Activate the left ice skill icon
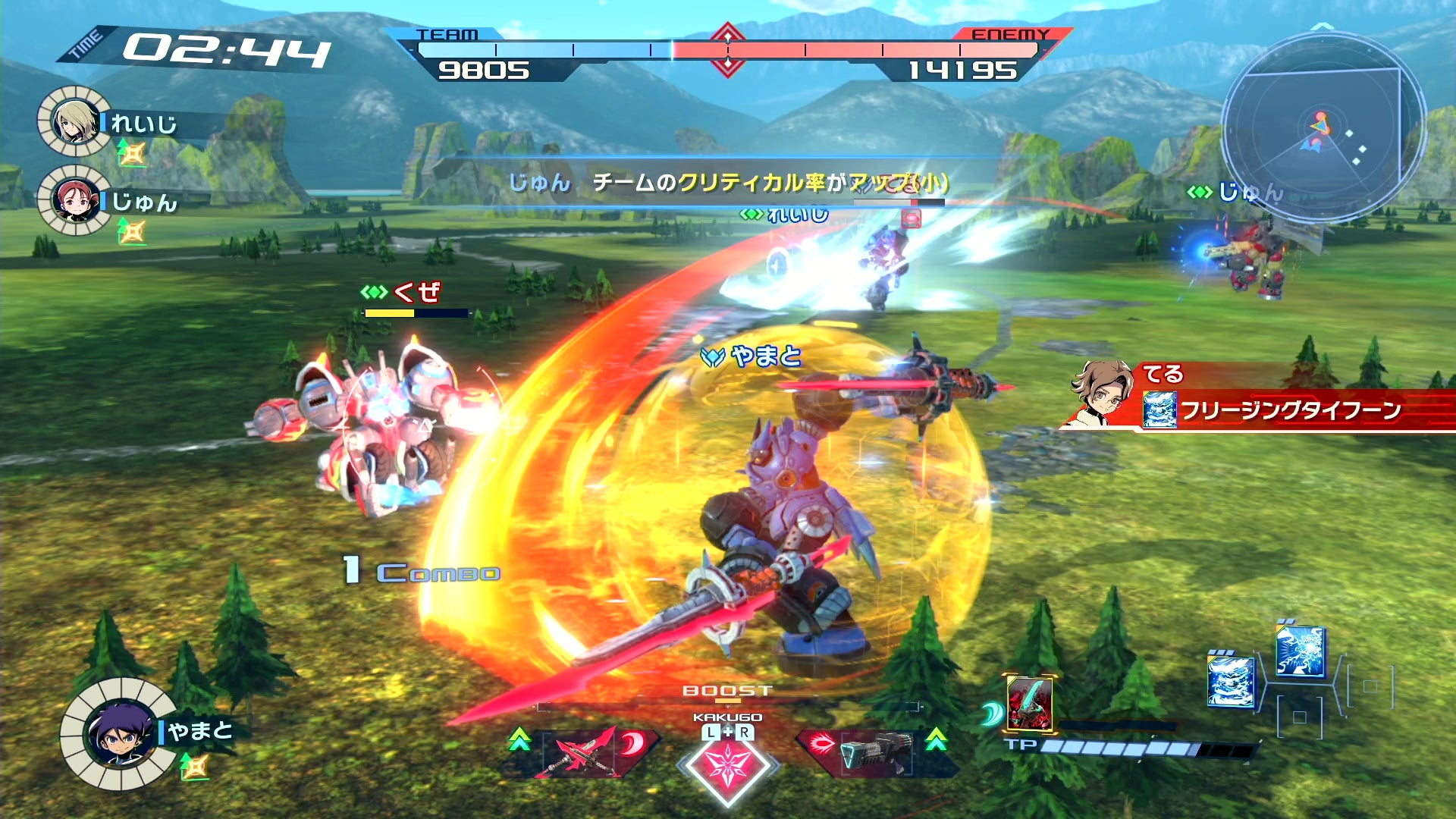1456x819 pixels. click(x=1230, y=681)
